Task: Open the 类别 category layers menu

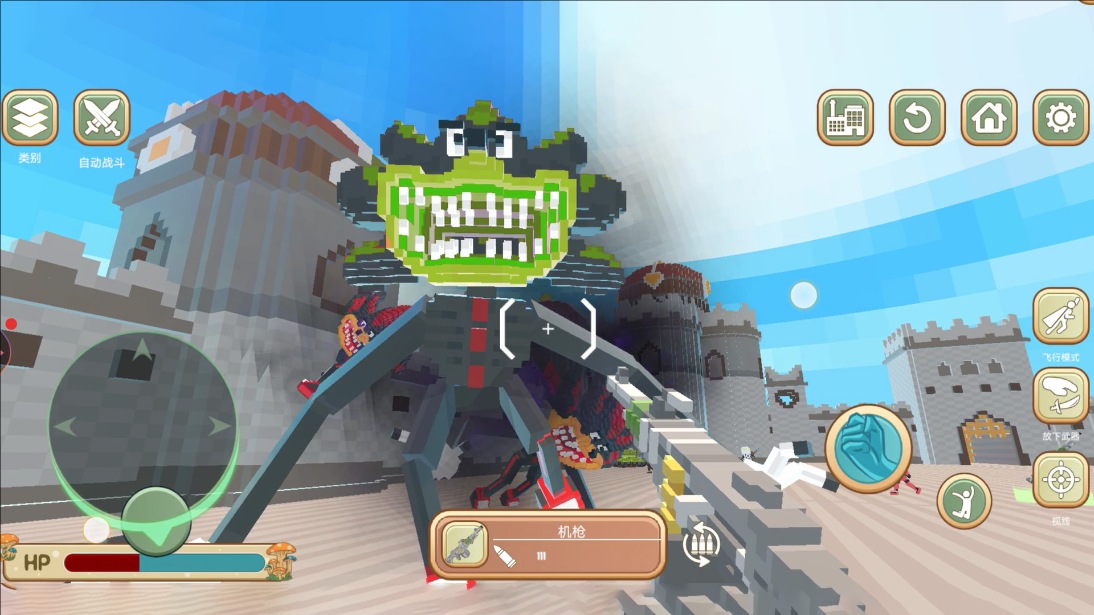Action: pyautogui.click(x=30, y=118)
